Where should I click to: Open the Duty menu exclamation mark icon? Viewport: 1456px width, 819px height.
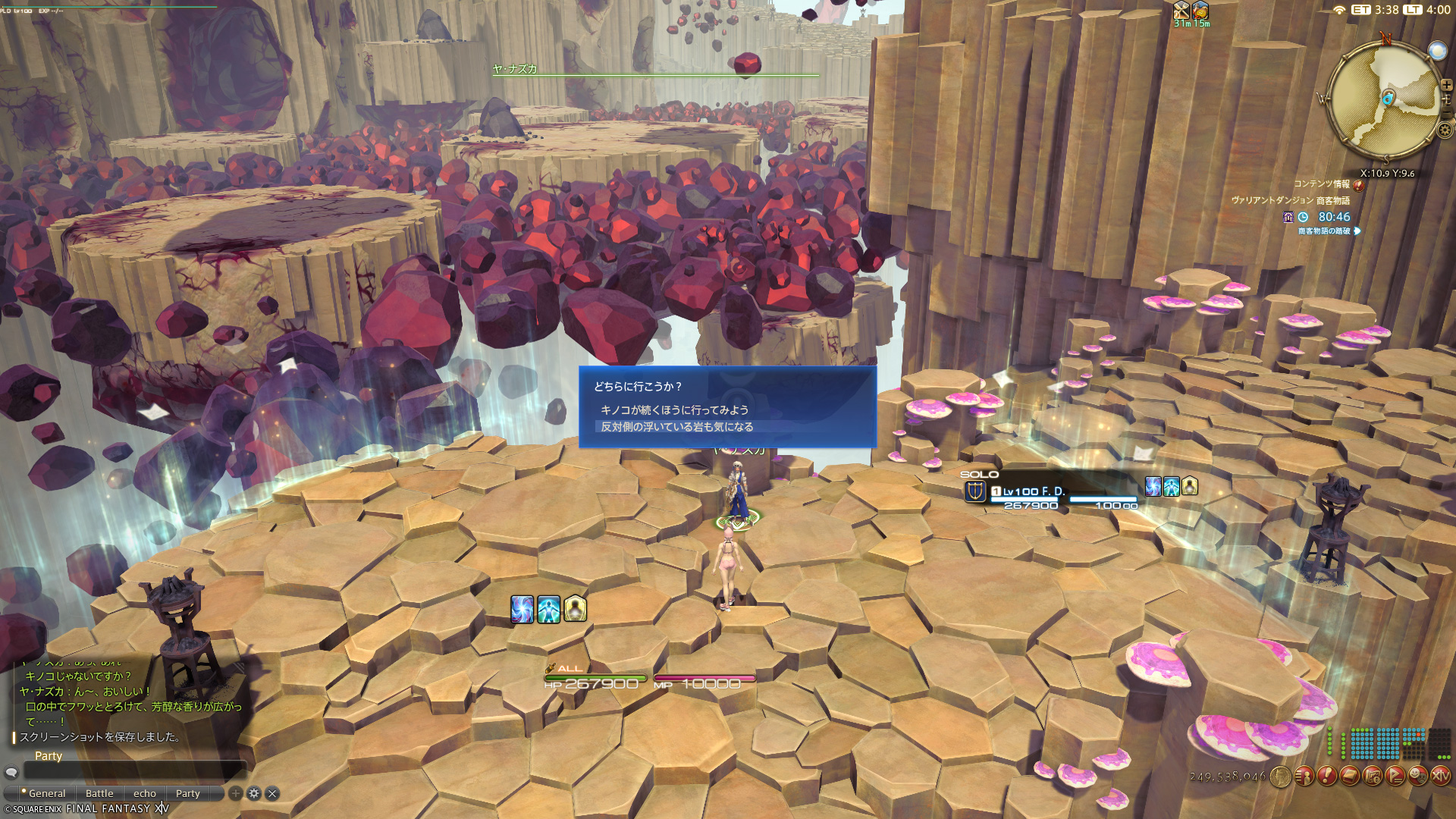pyautogui.click(x=1326, y=776)
